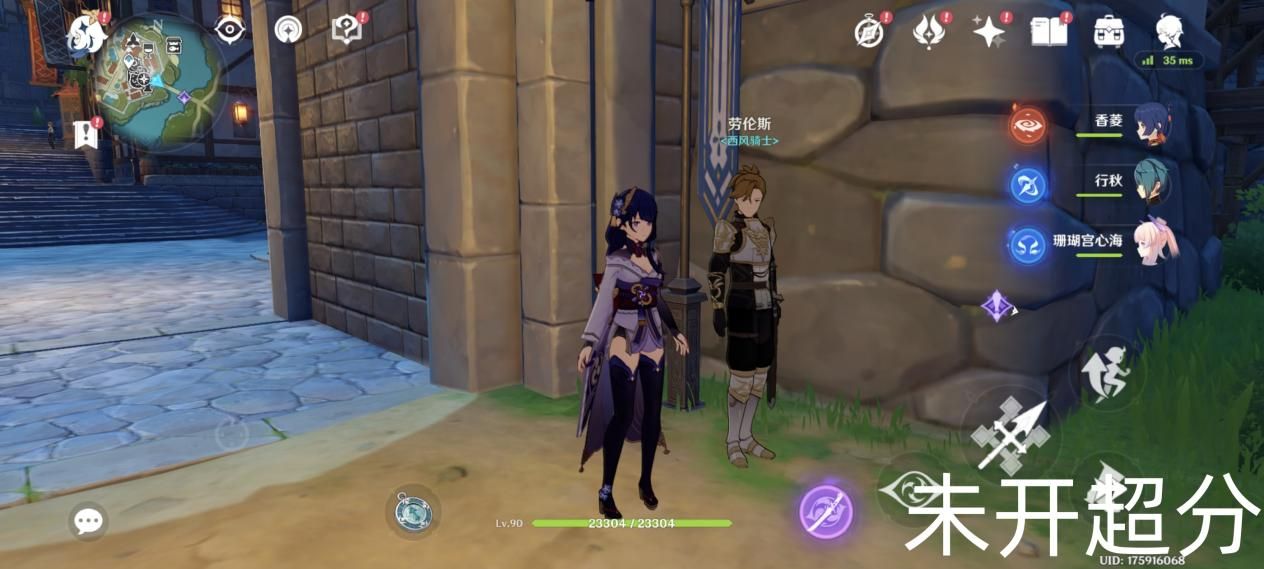The image size is (1264, 569).
Task: Open the tutorial question mark icon
Action: [x=346, y=30]
